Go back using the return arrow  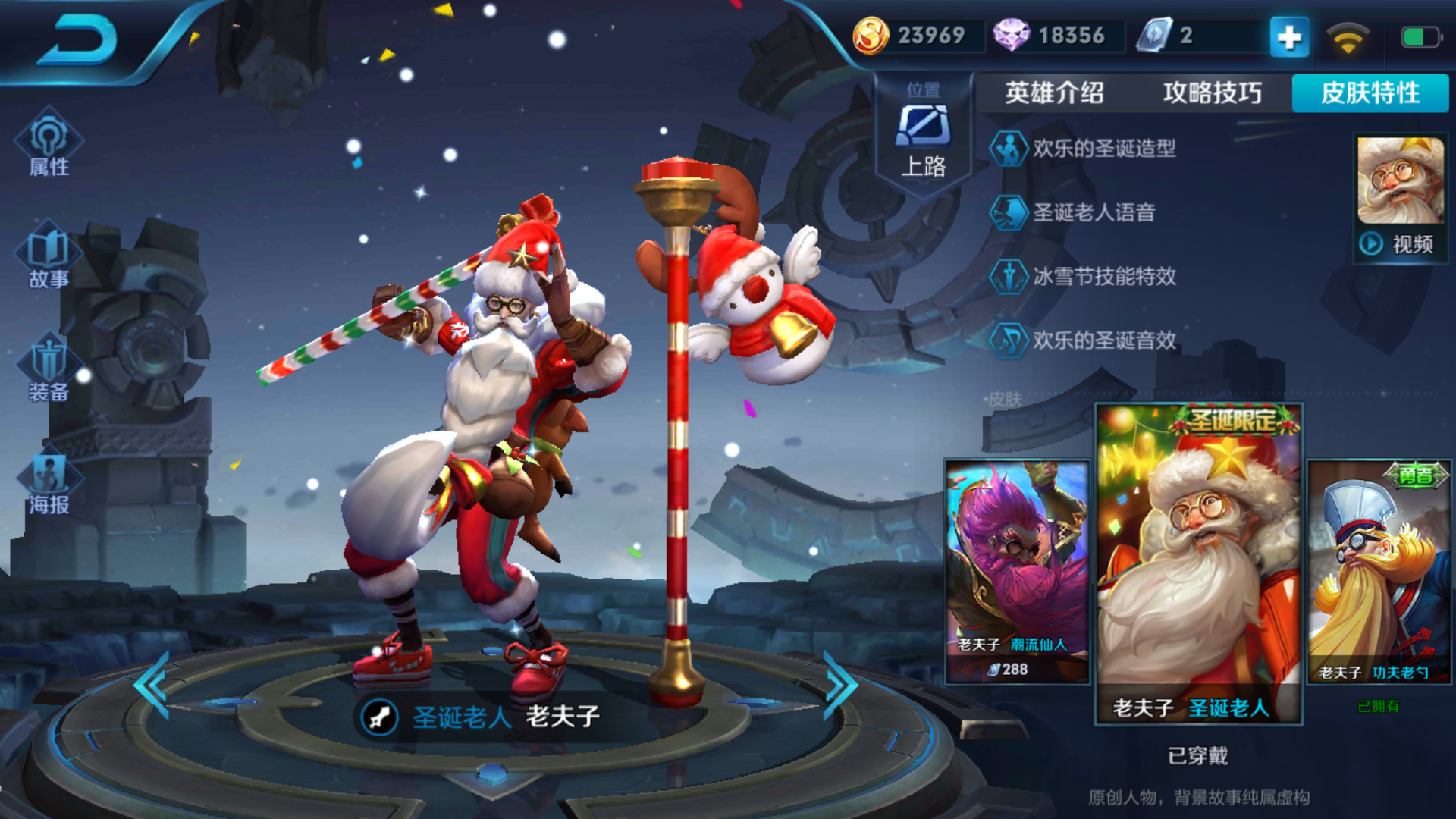(77, 41)
